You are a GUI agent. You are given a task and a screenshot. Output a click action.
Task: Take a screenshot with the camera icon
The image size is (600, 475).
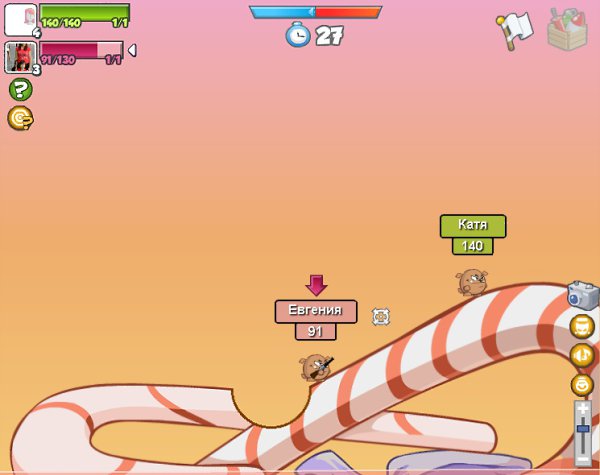click(x=582, y=295)
